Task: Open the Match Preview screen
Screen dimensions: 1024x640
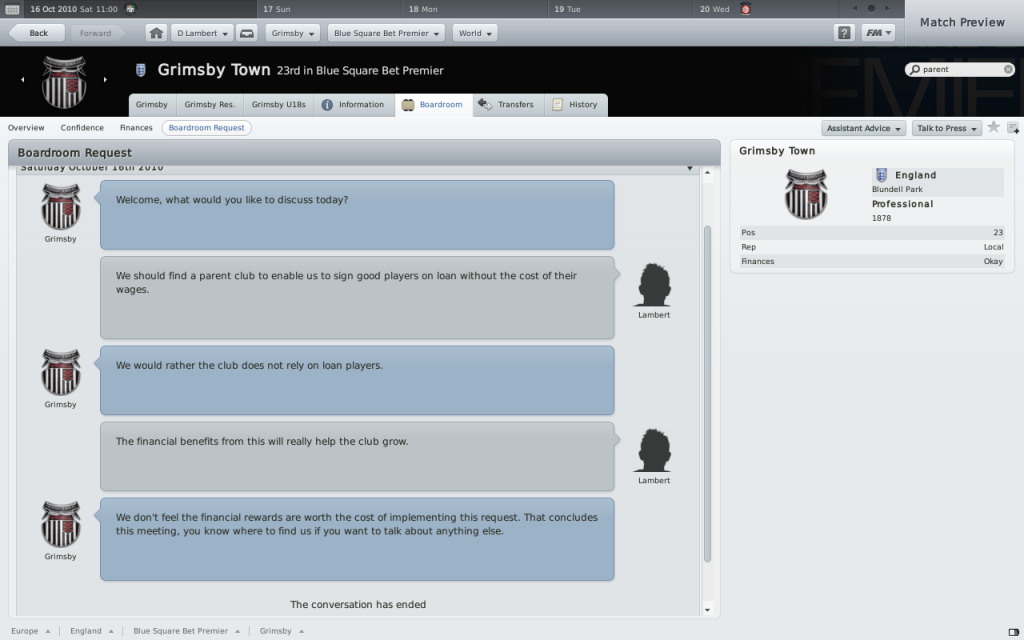Action: click(x=962, y=22)
